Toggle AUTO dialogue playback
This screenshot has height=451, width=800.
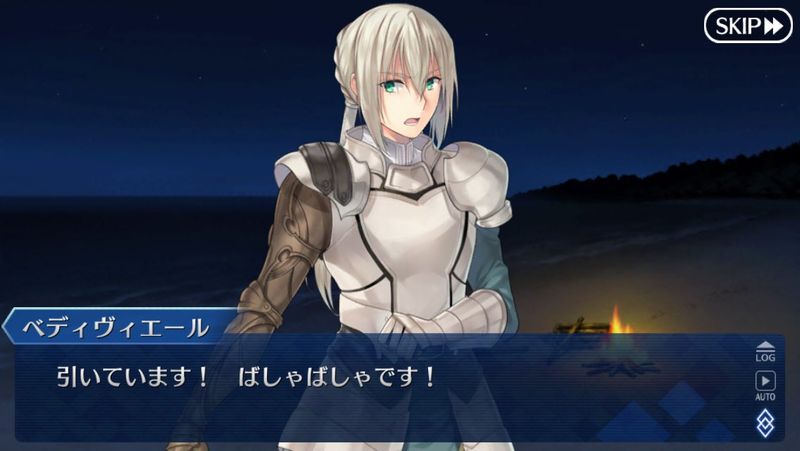pos(765,385)
